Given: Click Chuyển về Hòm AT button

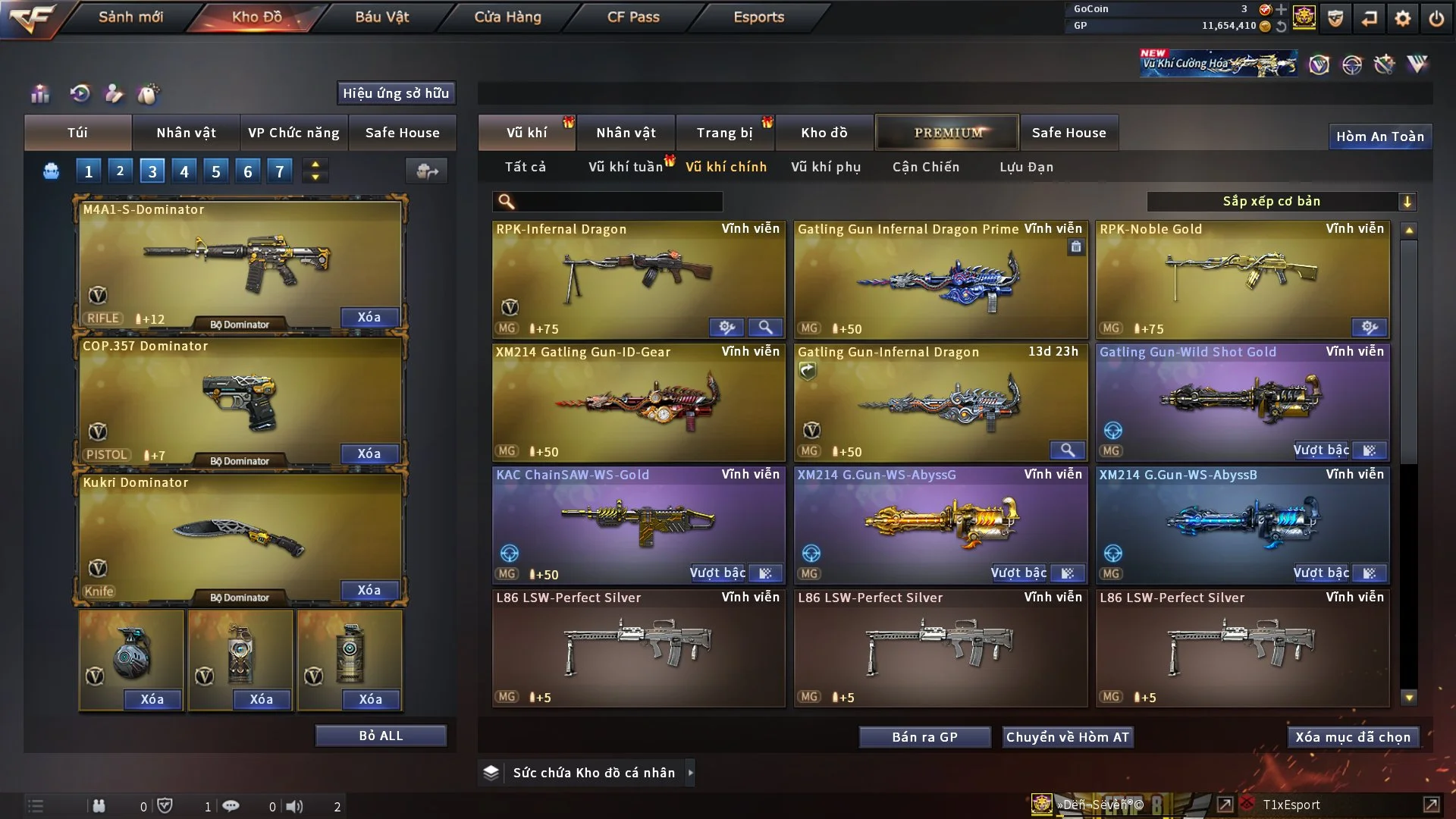Looking at the screenshot, I should click(1068, 737).
